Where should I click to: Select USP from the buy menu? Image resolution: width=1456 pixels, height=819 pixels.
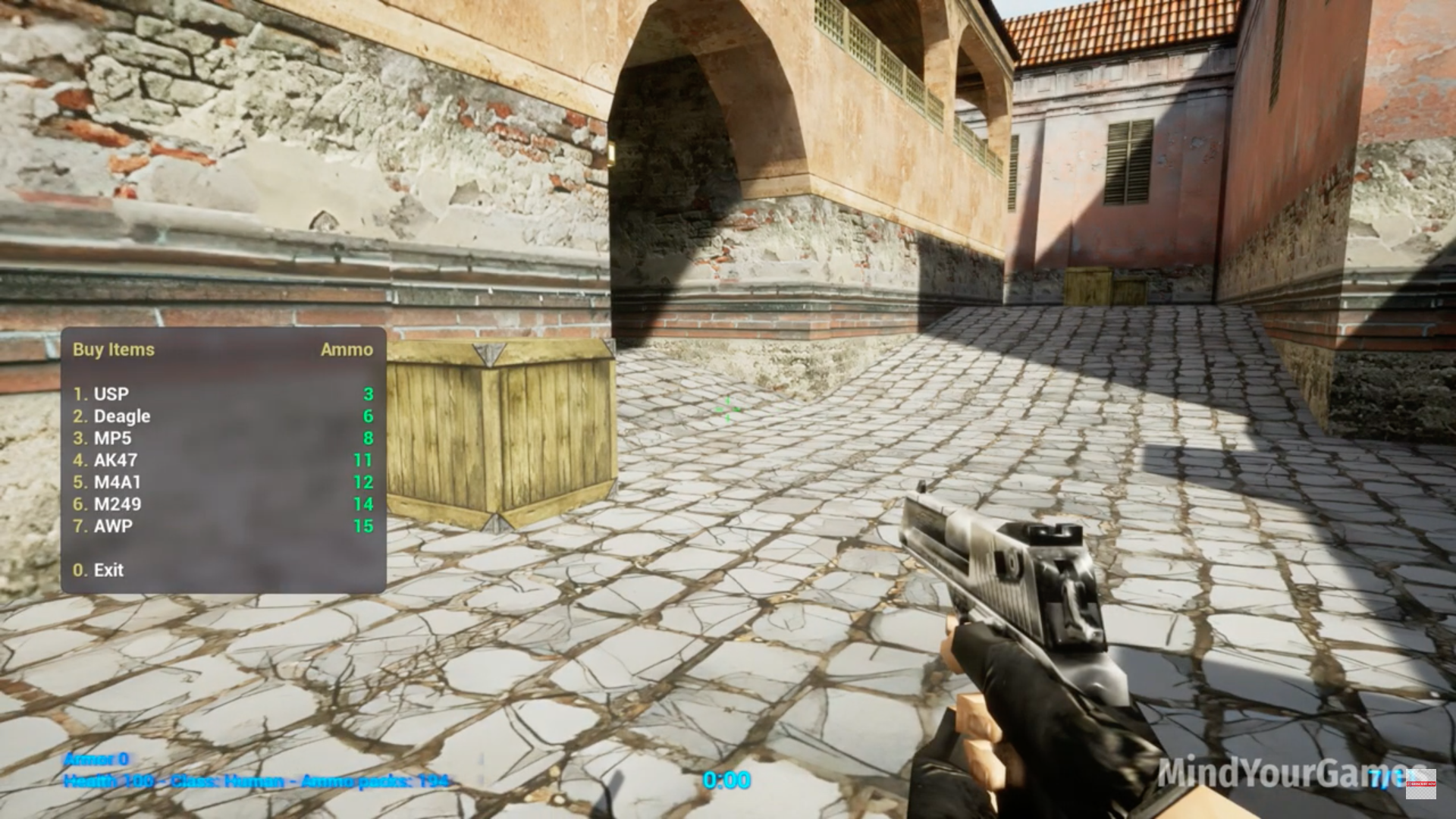(x=110, y=394)
